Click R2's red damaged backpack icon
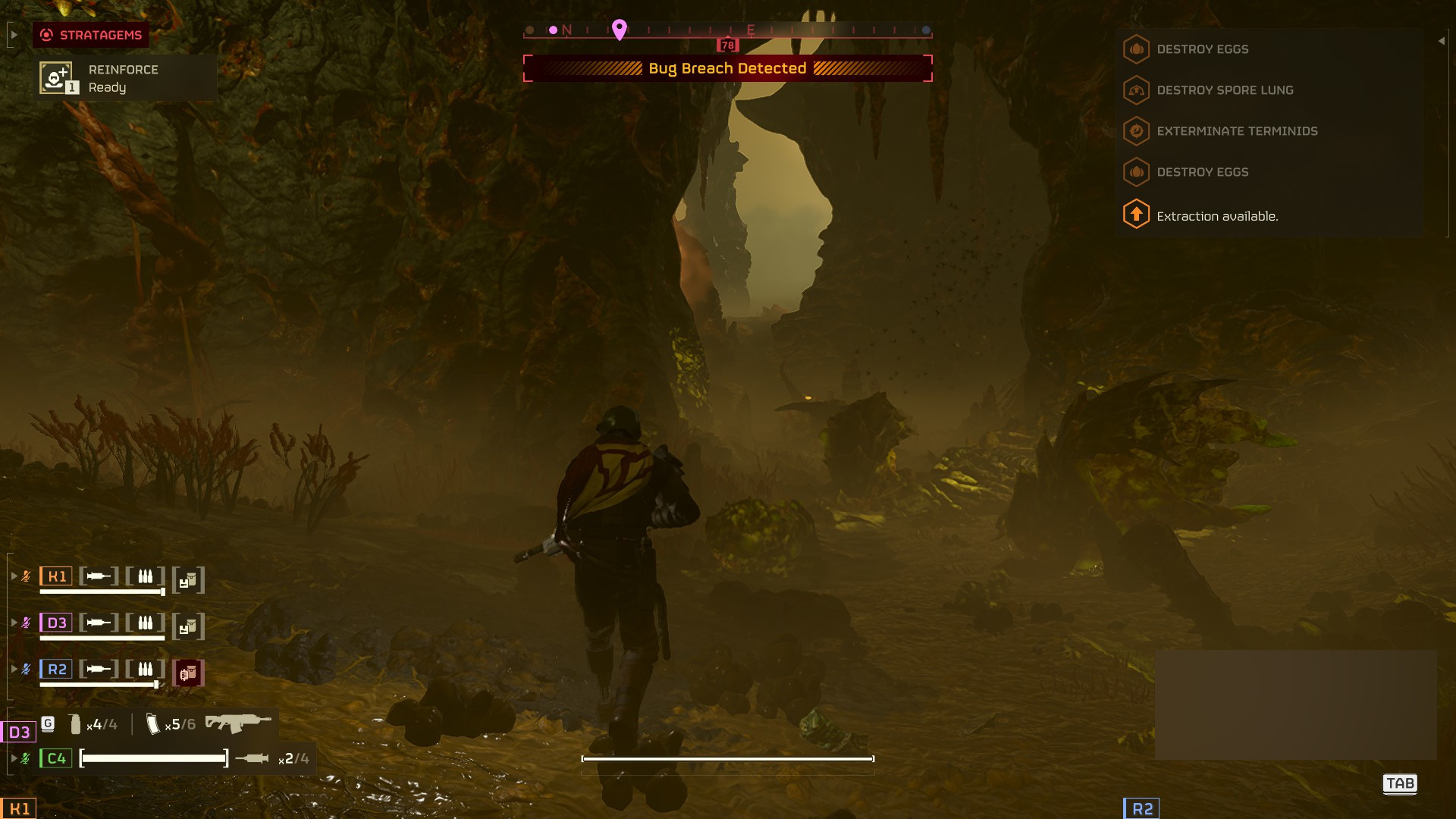The height and width of the screenshot is (819, 1456). [x=189, y=671]
